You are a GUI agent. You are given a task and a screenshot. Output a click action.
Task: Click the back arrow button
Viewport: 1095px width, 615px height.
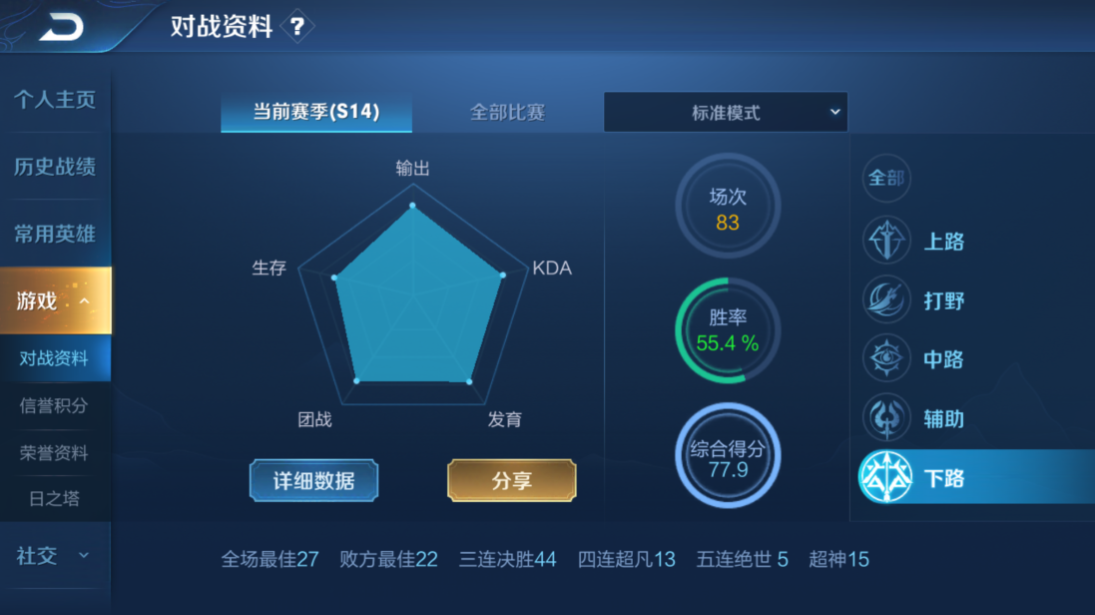tap(61, 27)
